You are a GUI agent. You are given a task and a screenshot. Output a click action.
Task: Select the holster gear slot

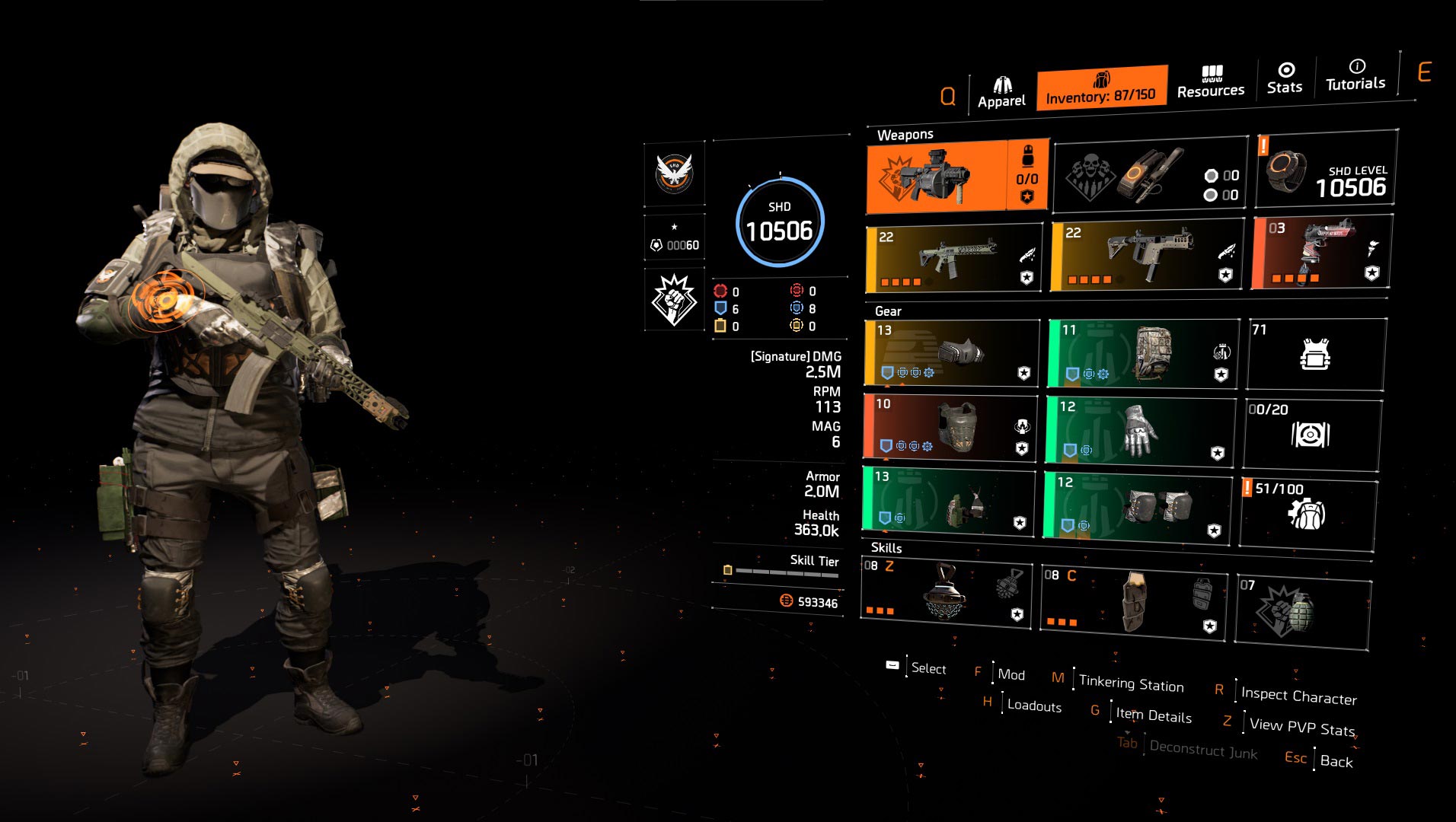pos(949,500)
